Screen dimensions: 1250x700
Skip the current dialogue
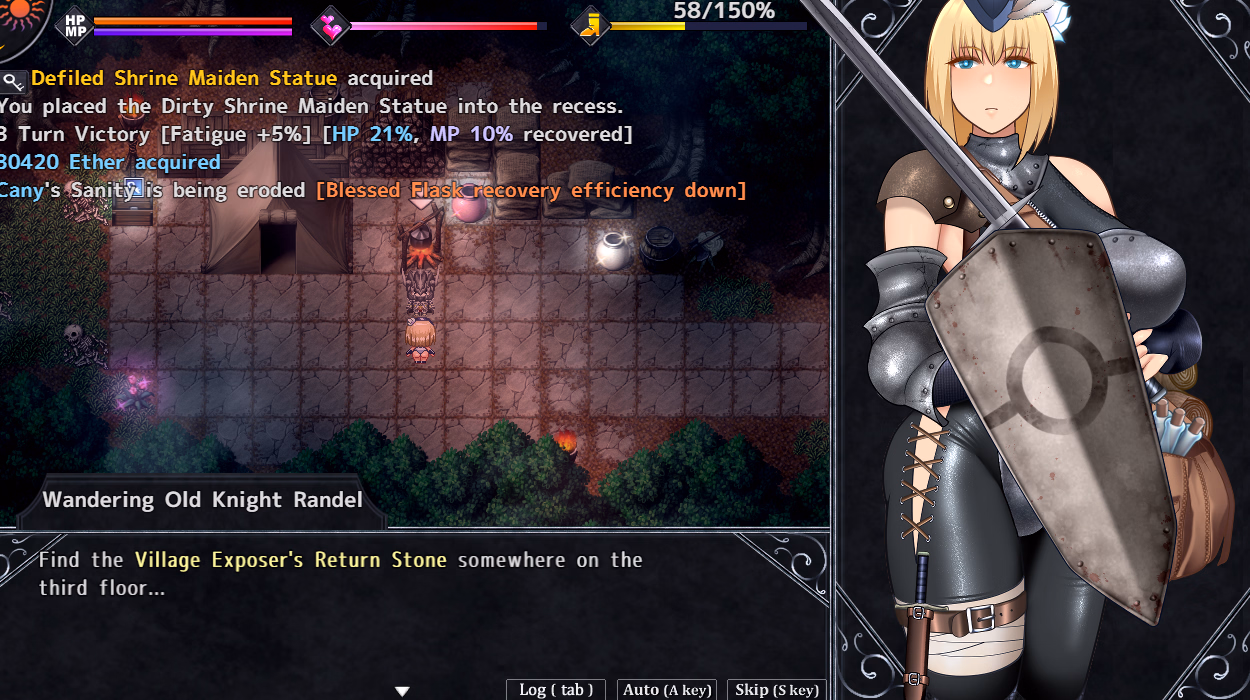777,689
